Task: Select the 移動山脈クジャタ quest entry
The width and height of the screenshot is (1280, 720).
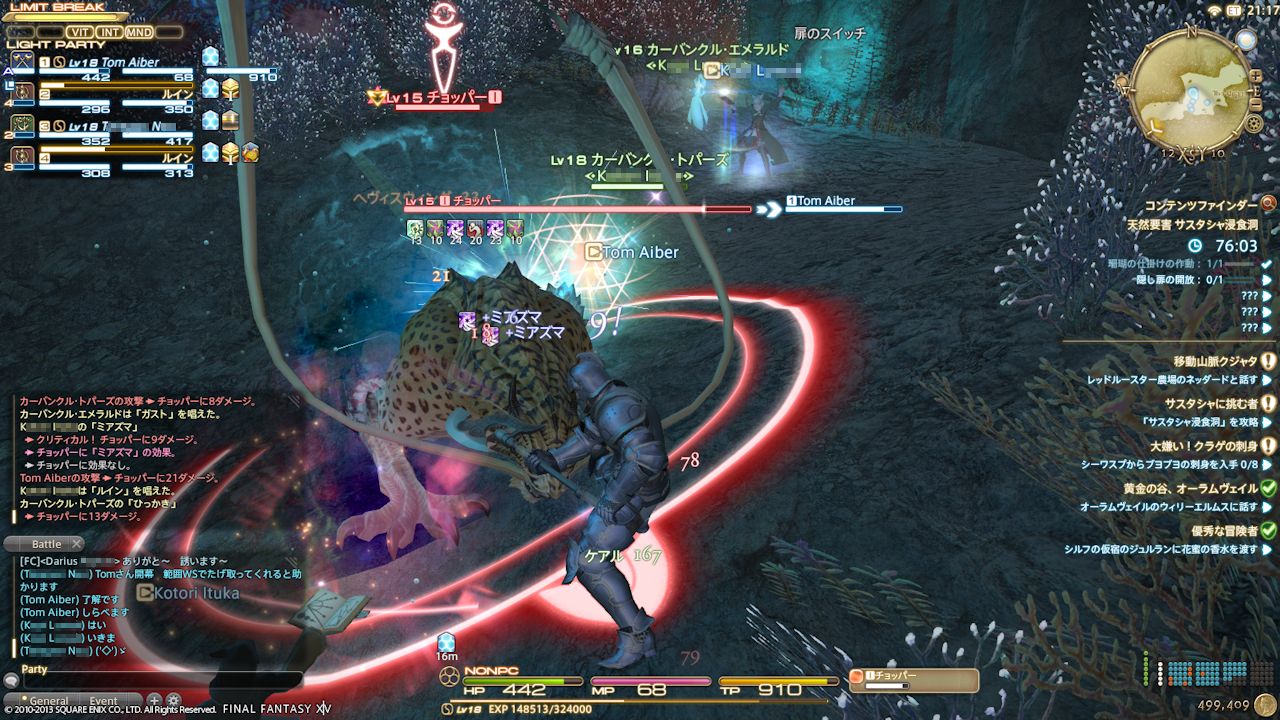Action: tap(1215, 361)
